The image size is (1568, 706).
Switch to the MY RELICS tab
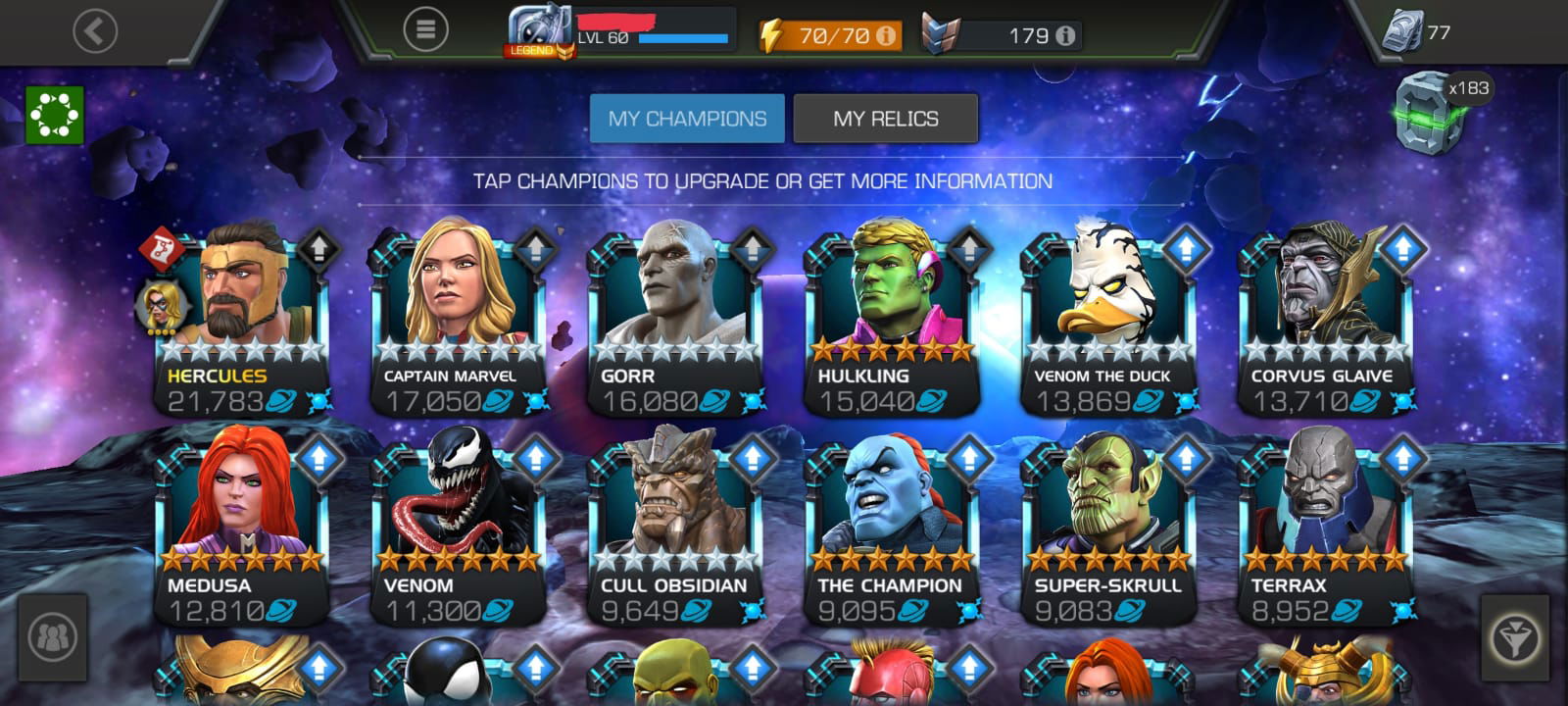pos(886,118)
